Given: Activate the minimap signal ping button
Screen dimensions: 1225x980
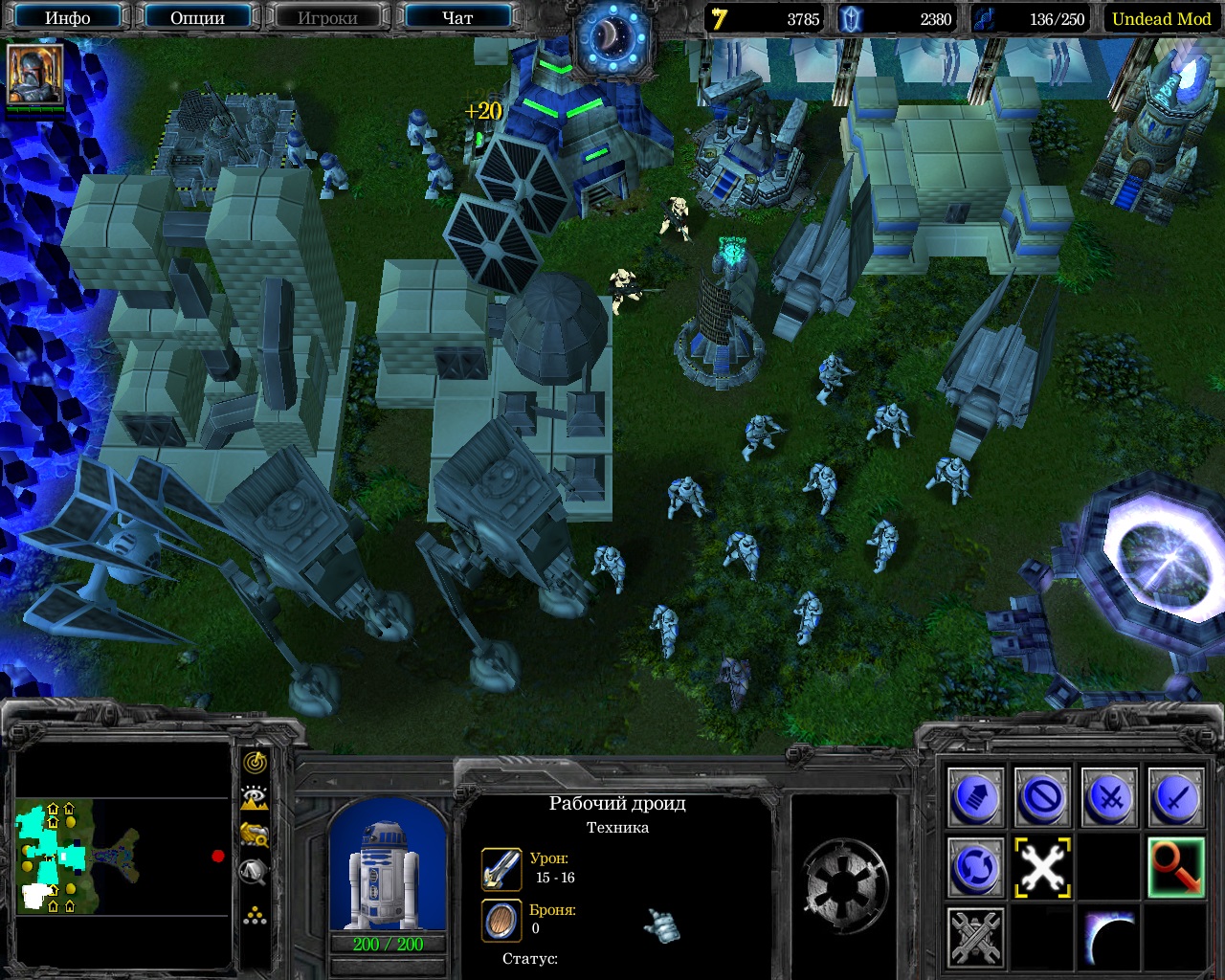Looking at the screenshot, I should pos(255,763).
